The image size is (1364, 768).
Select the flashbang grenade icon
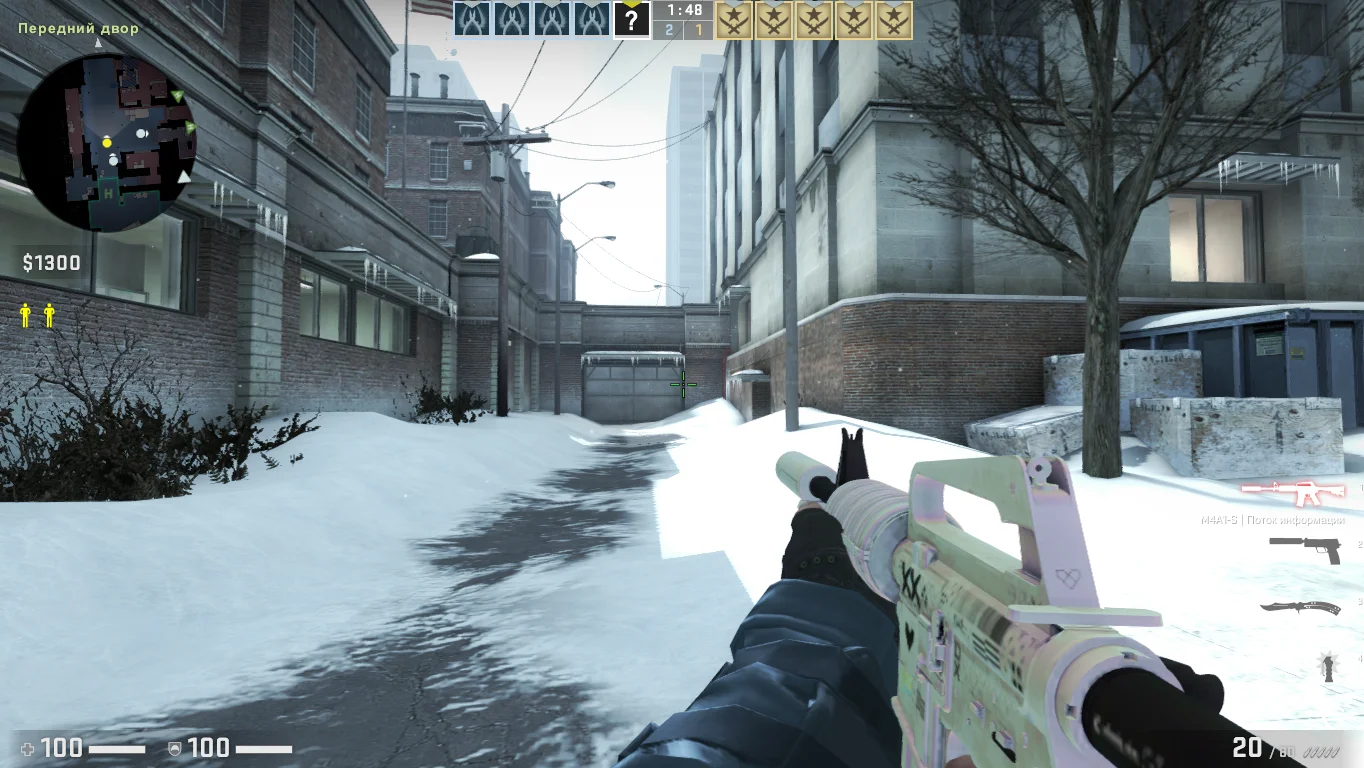pos(1329,667)
